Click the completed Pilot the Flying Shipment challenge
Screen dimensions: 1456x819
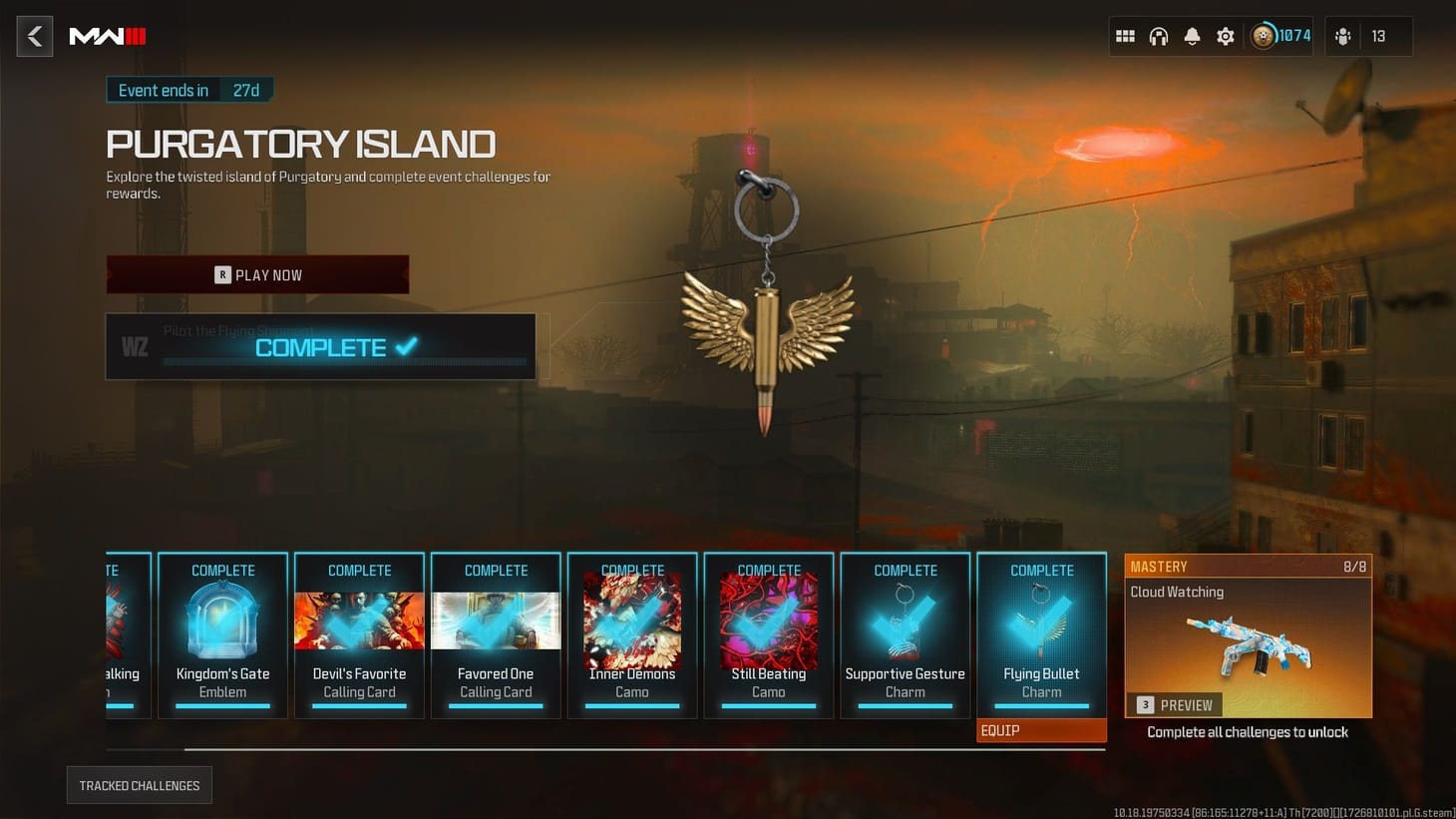click(x=321, y=346)
